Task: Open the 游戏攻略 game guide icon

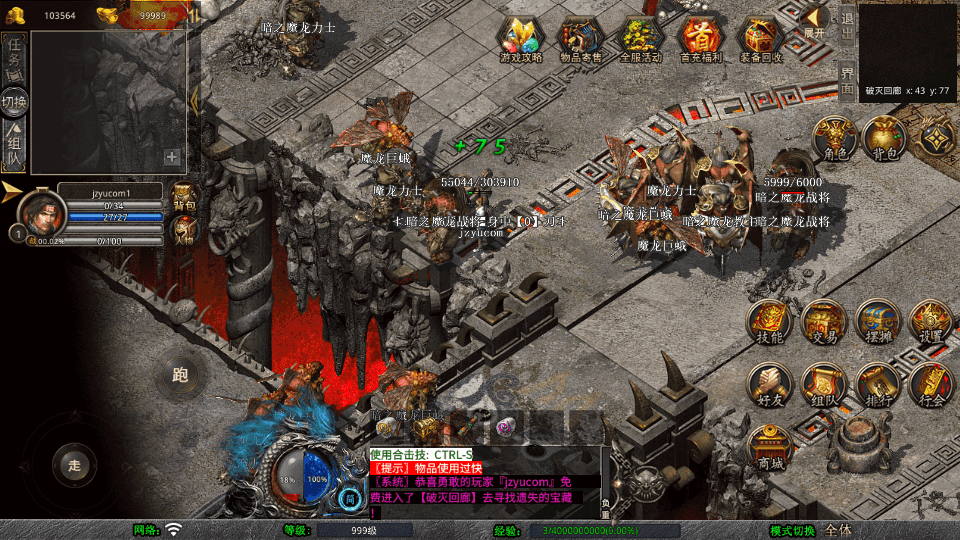Action: click(x=521, y=40)
